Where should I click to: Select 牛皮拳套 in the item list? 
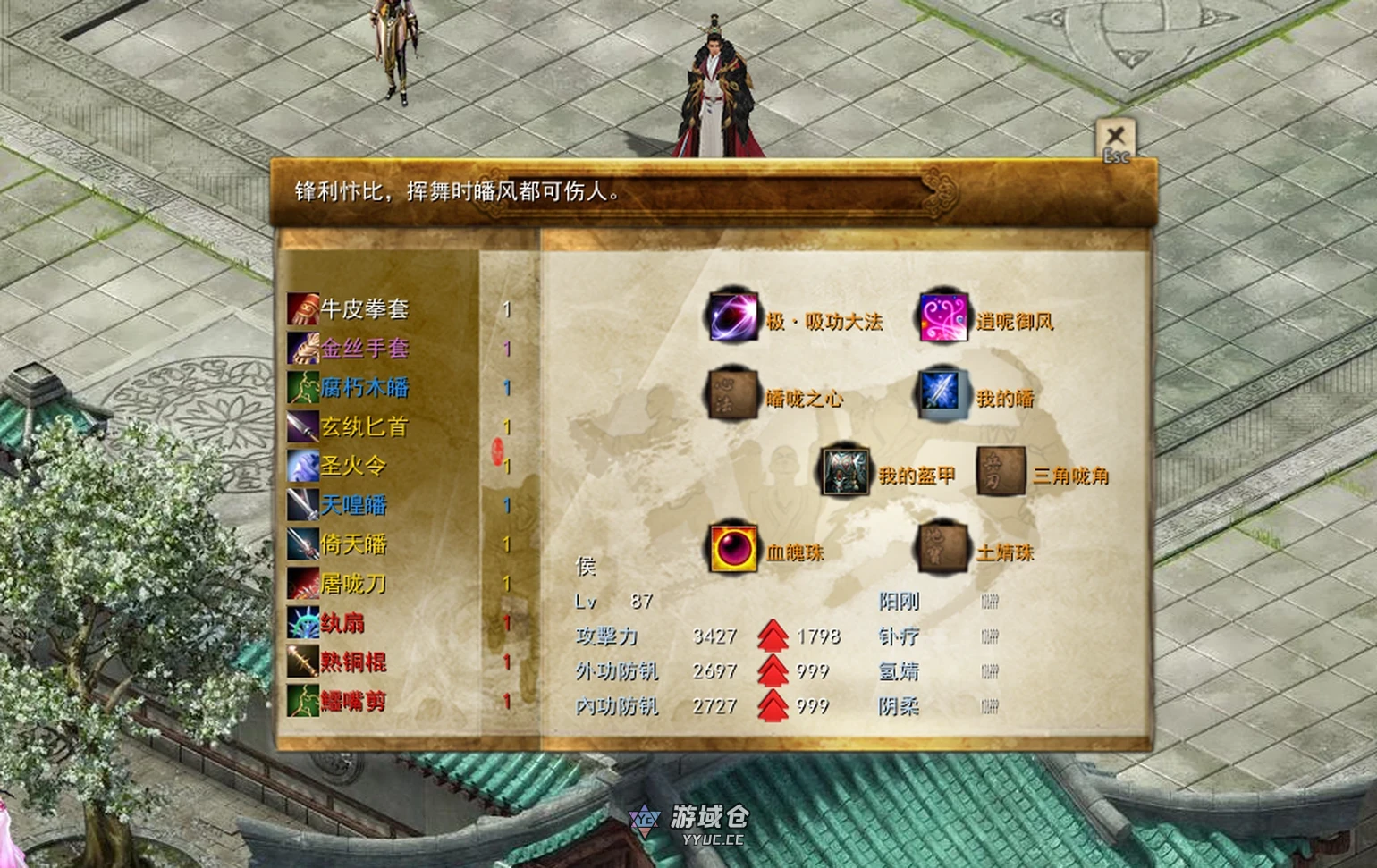point(364,309)
